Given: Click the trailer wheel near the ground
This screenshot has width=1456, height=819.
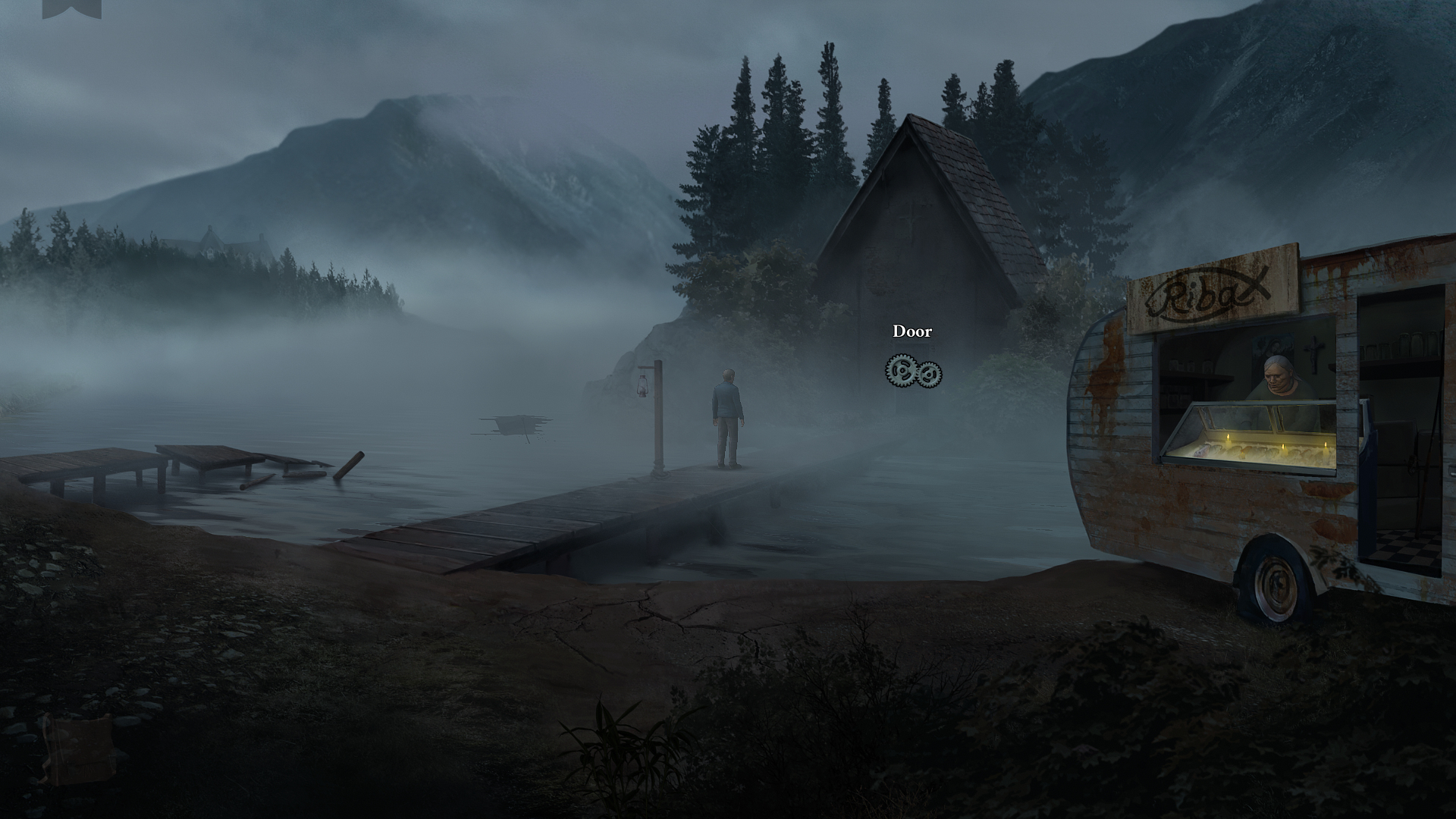Looking at the screenshot, I should tap(1276, 584).
